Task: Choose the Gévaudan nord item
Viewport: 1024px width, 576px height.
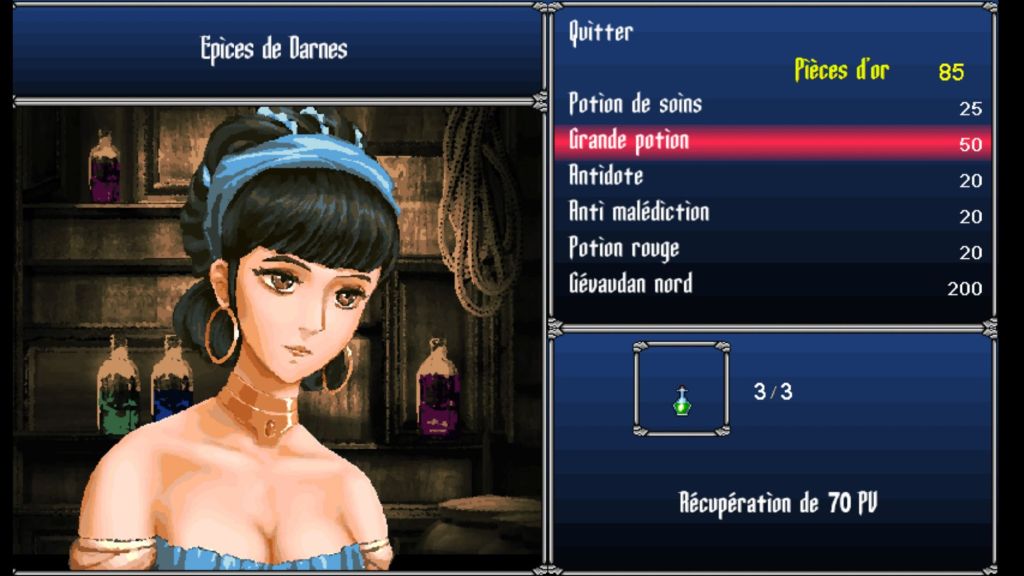Action: click(x=630, y=285)
